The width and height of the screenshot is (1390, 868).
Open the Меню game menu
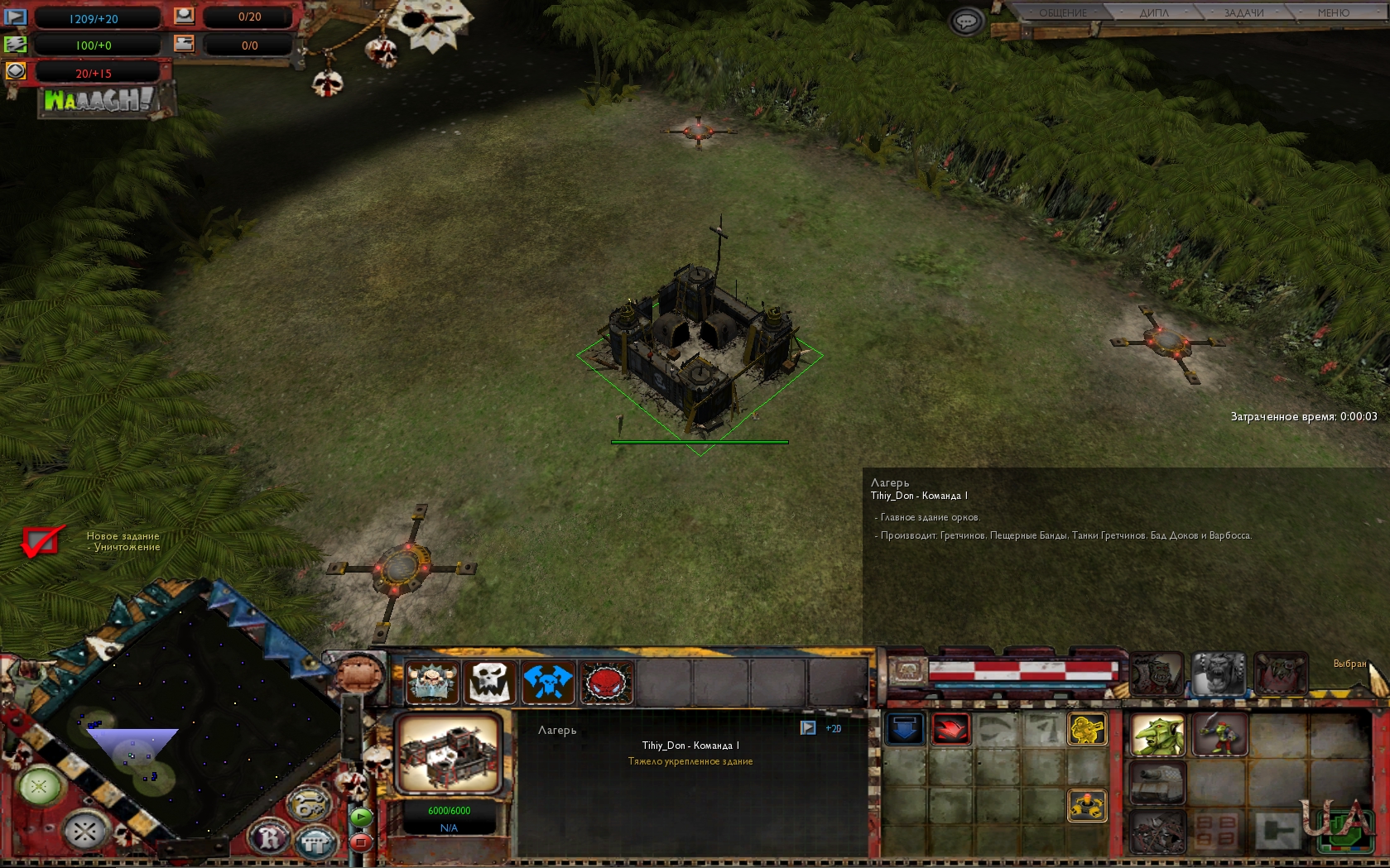click(1333, 12)
